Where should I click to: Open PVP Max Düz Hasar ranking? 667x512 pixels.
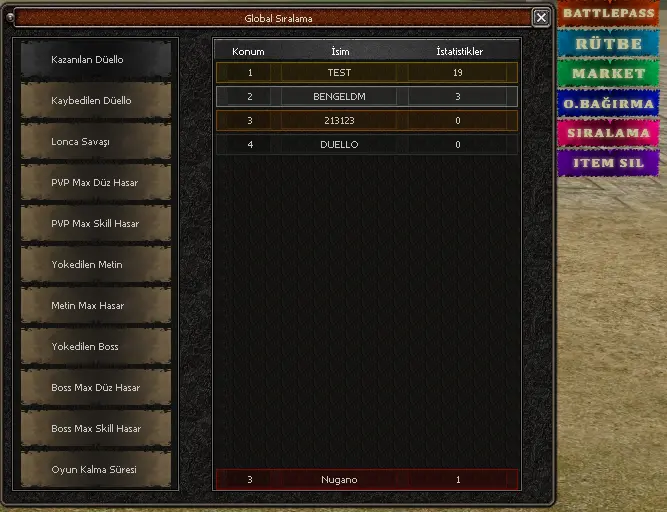tap(96, 183)
